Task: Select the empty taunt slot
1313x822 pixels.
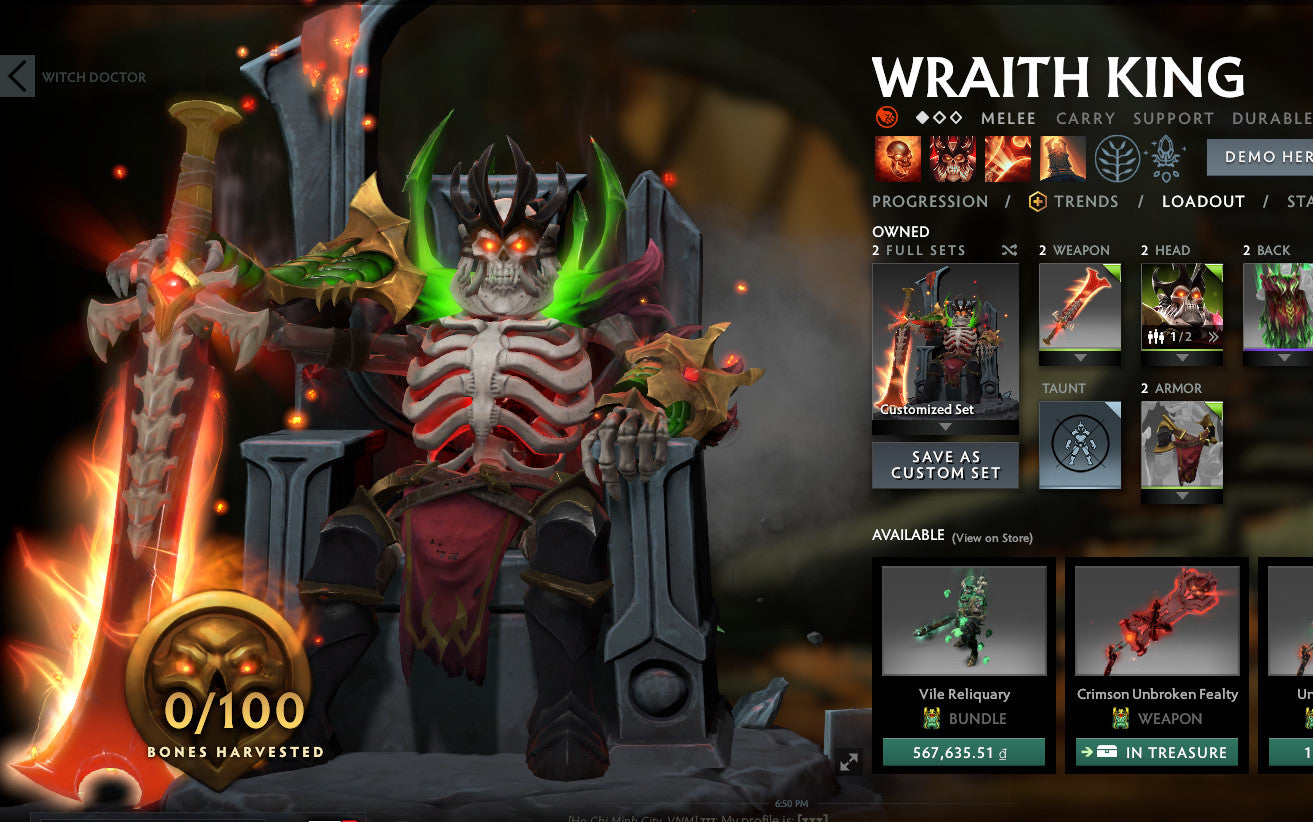Action: (x=1080, y=444)
